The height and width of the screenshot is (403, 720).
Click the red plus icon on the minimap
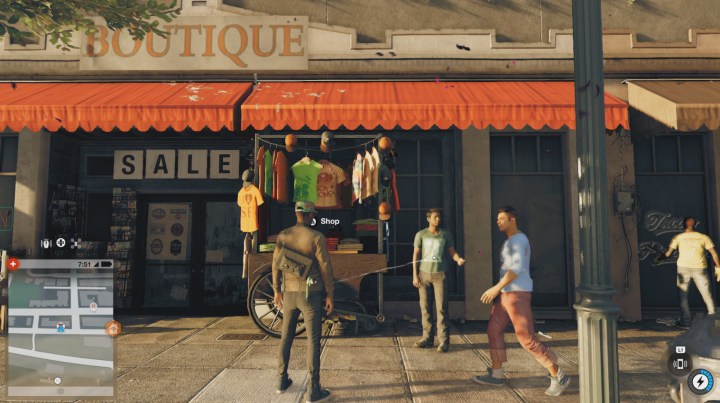13,264
